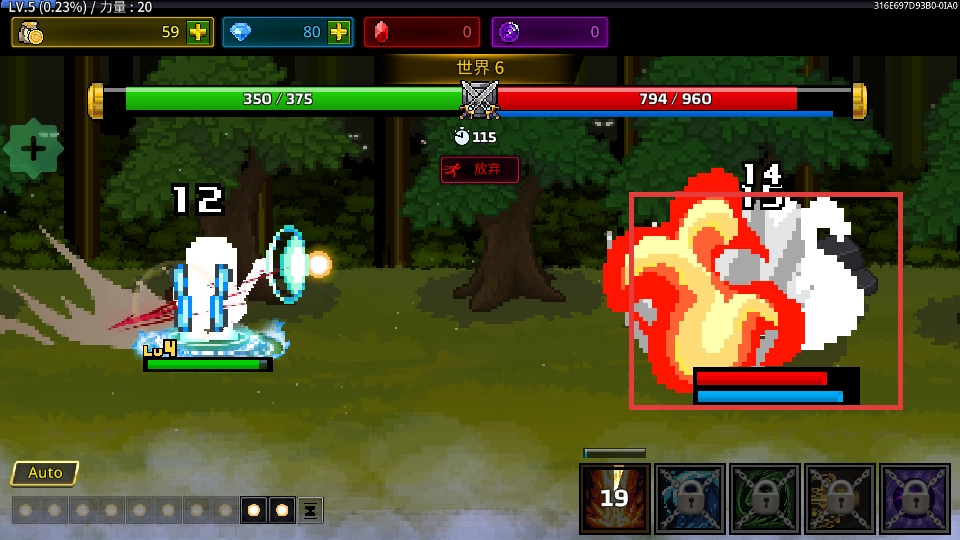
Task: Buy more blue diamonds via plus button
Action: point(339,32)
